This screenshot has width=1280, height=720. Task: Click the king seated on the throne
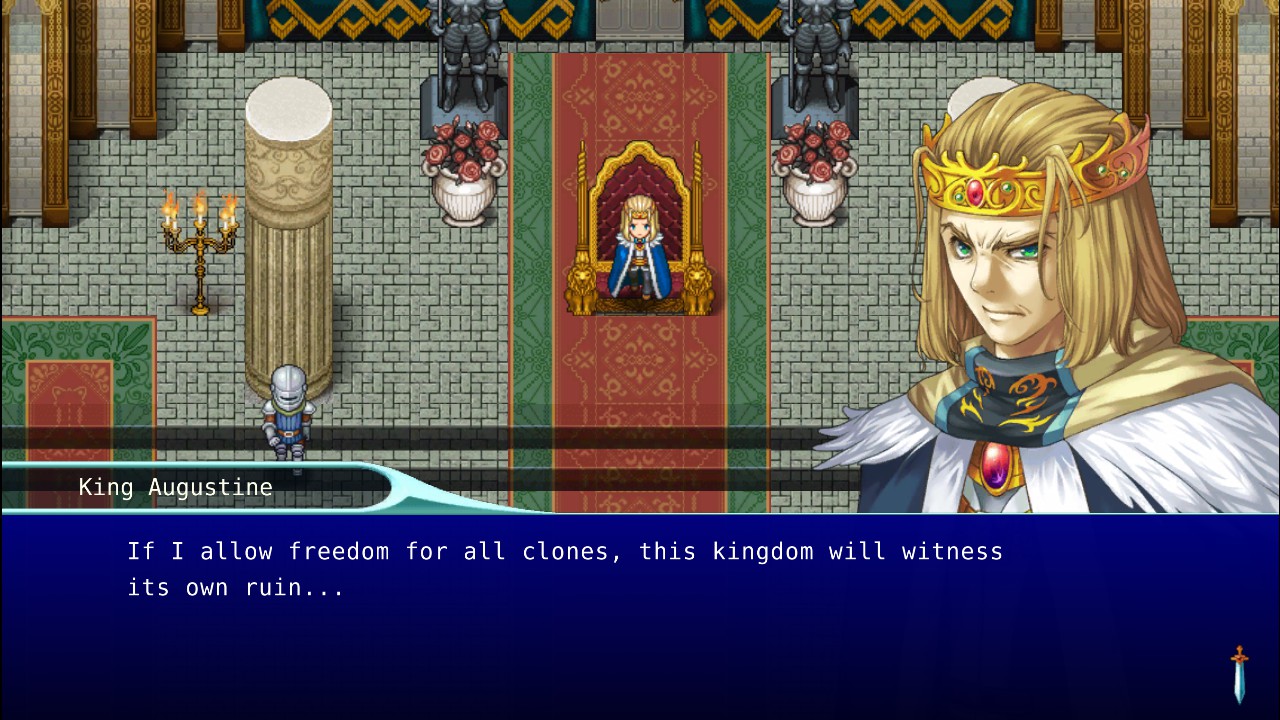point(641,245)
